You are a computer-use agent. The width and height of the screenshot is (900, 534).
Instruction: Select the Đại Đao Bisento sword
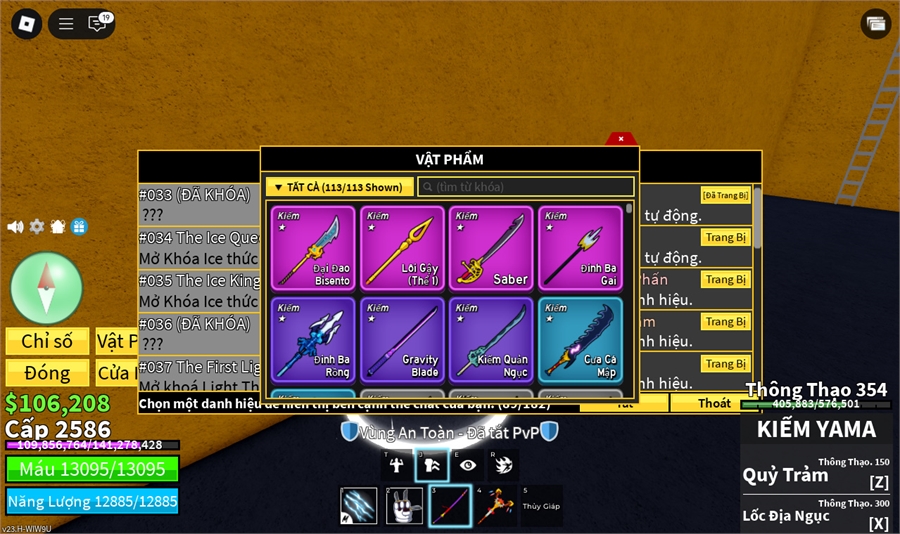tap(313, 248)
